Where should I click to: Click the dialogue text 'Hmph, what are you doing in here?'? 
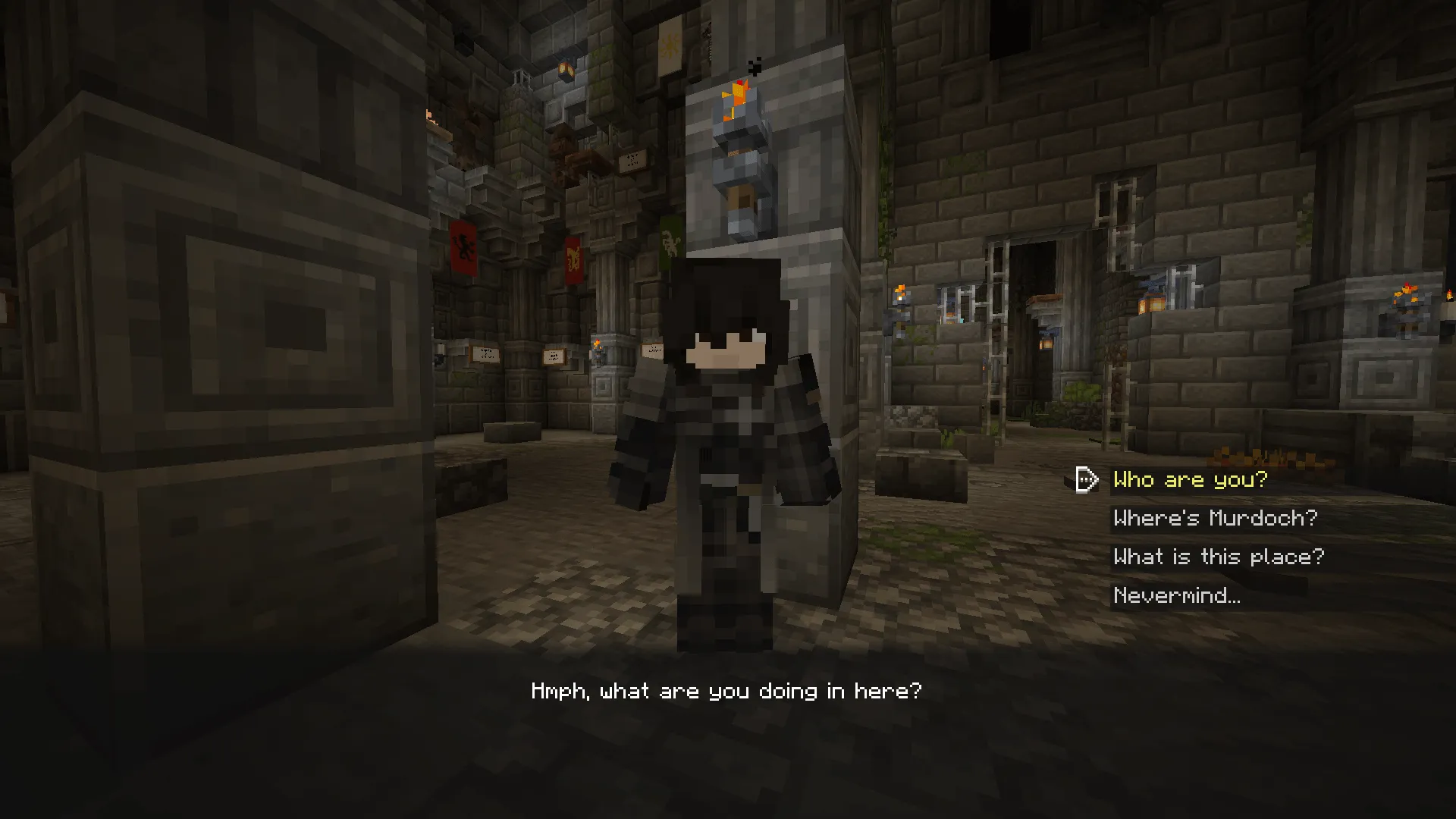pyautogui.click(x=726, y=690)
